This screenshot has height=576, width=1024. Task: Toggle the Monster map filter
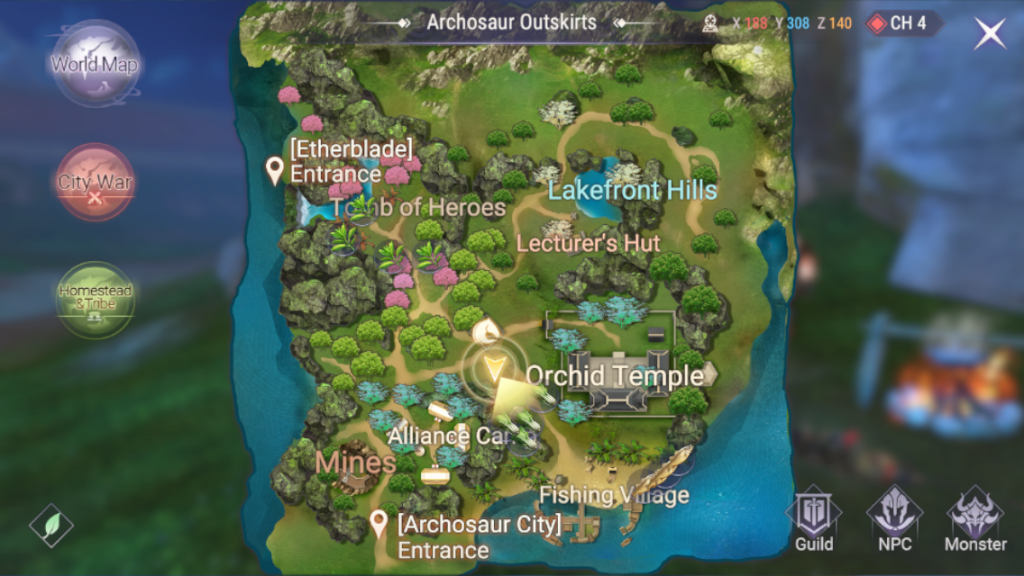click(x=975, y=519)
